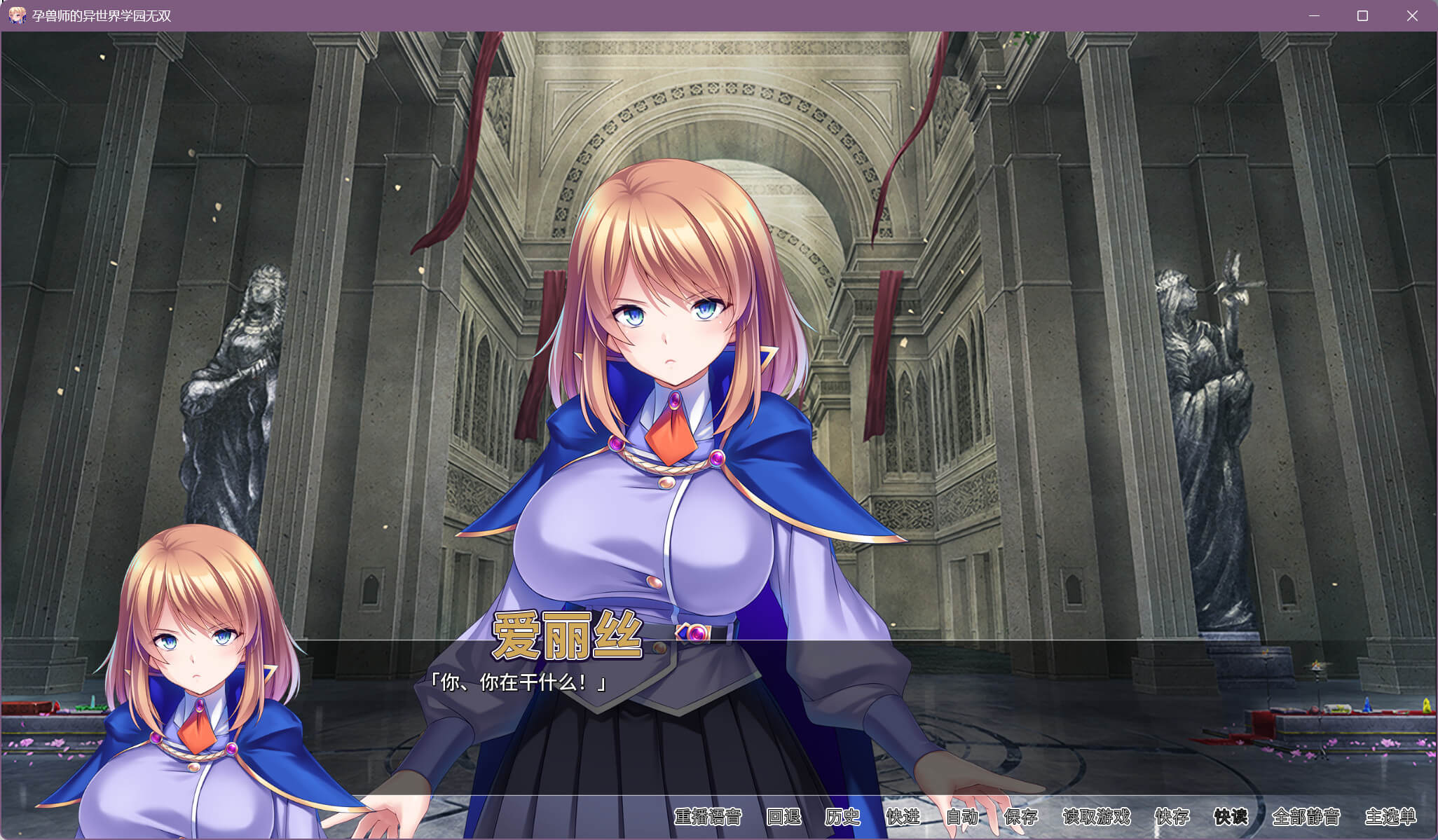
Task: Quick load using 快读
Action: coord(1231,817)
